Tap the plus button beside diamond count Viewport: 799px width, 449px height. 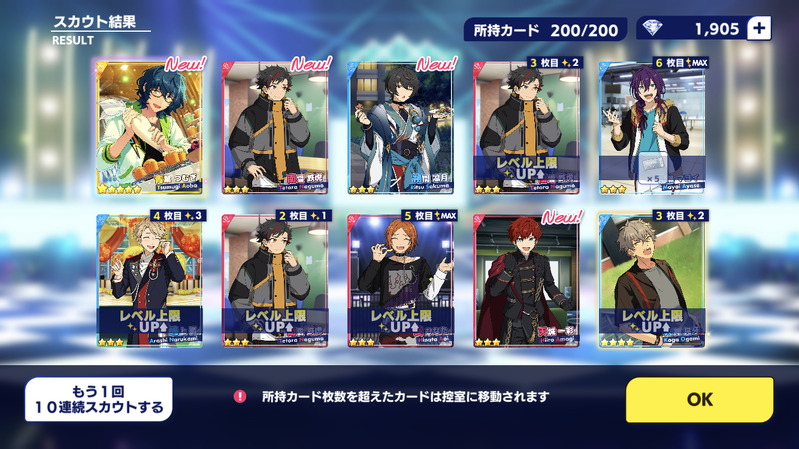tap(759, 29)
